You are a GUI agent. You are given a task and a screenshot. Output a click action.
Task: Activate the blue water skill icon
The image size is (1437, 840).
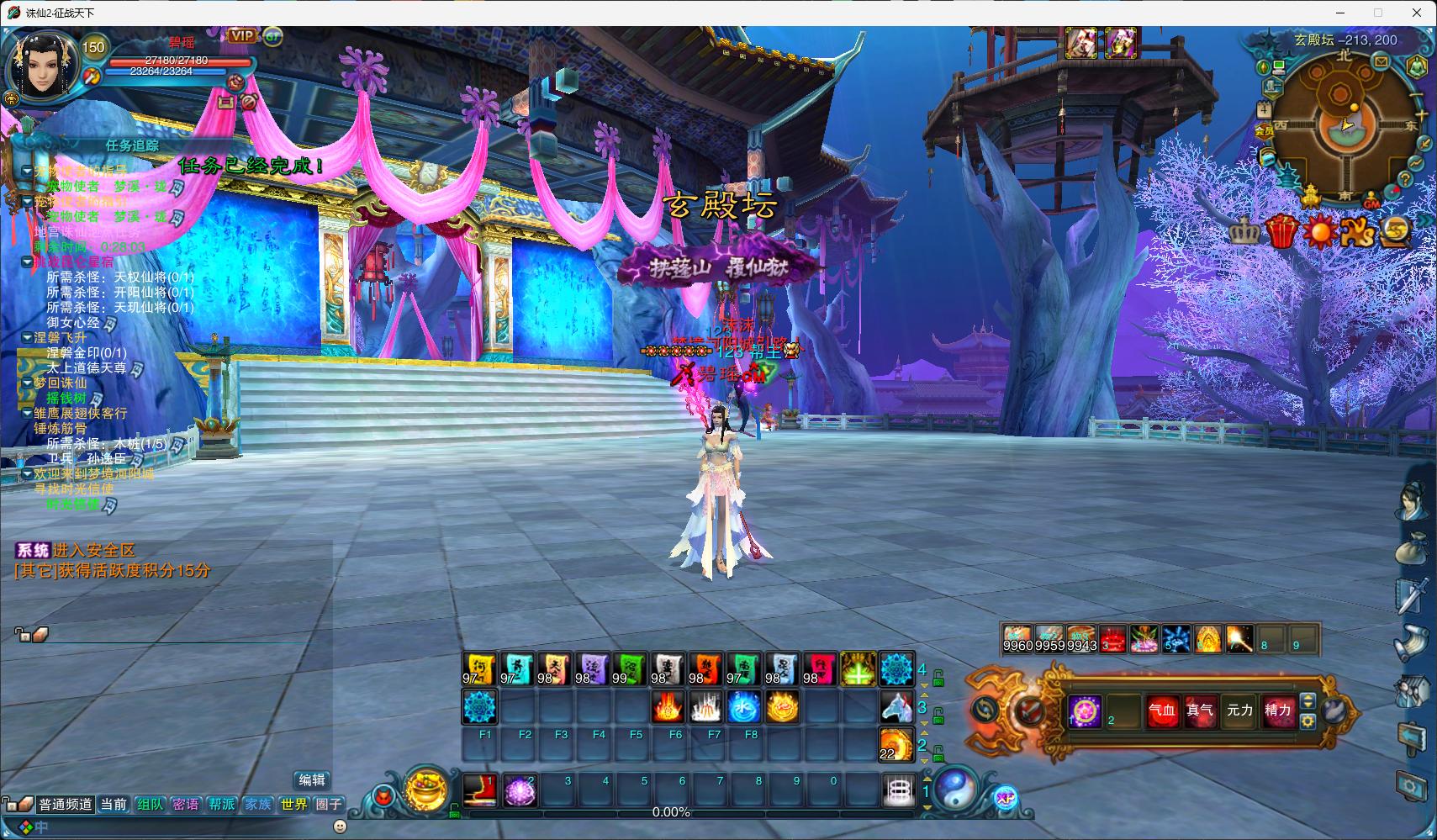743,708
